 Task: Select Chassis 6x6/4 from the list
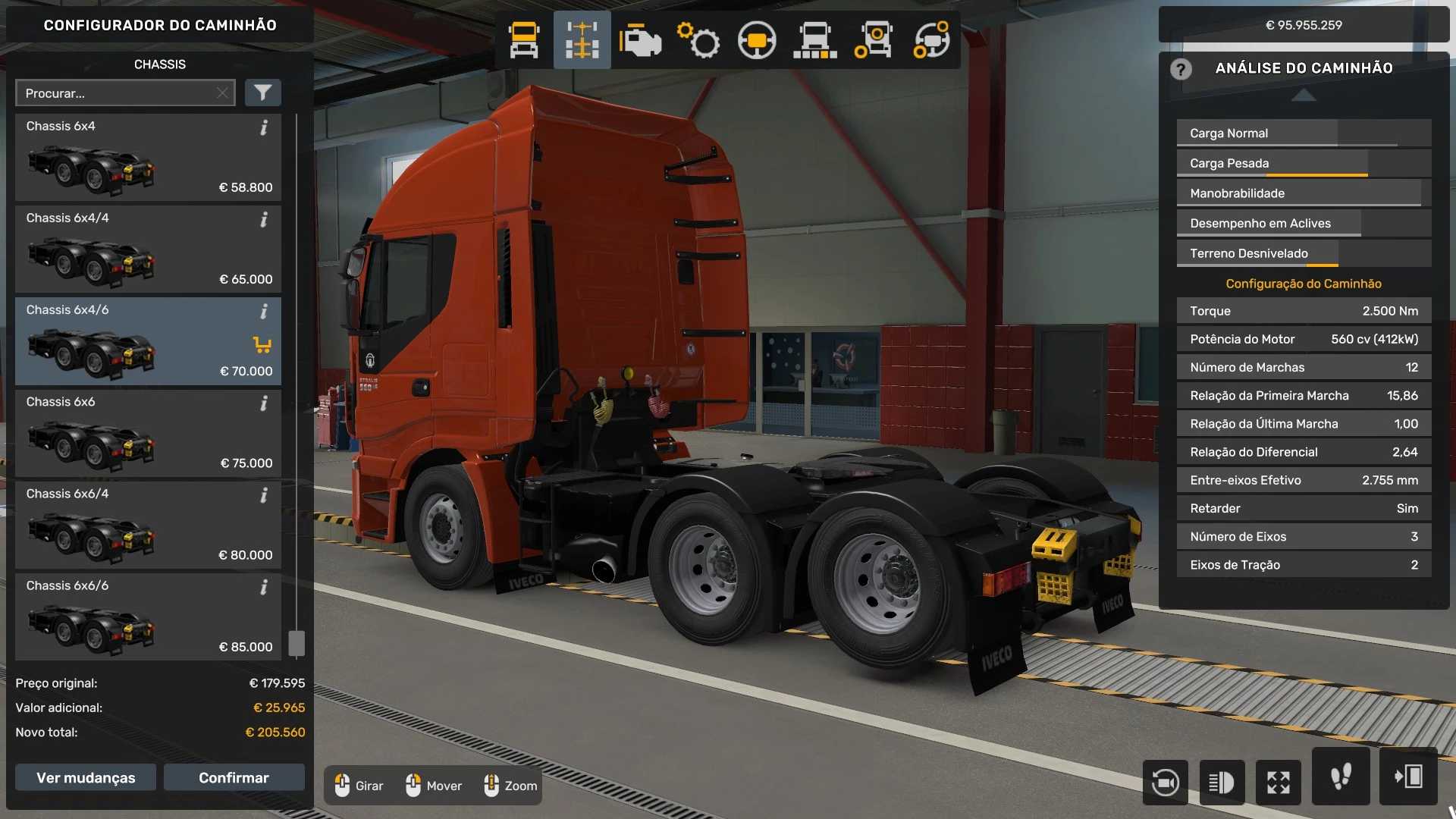click(148, 525)
